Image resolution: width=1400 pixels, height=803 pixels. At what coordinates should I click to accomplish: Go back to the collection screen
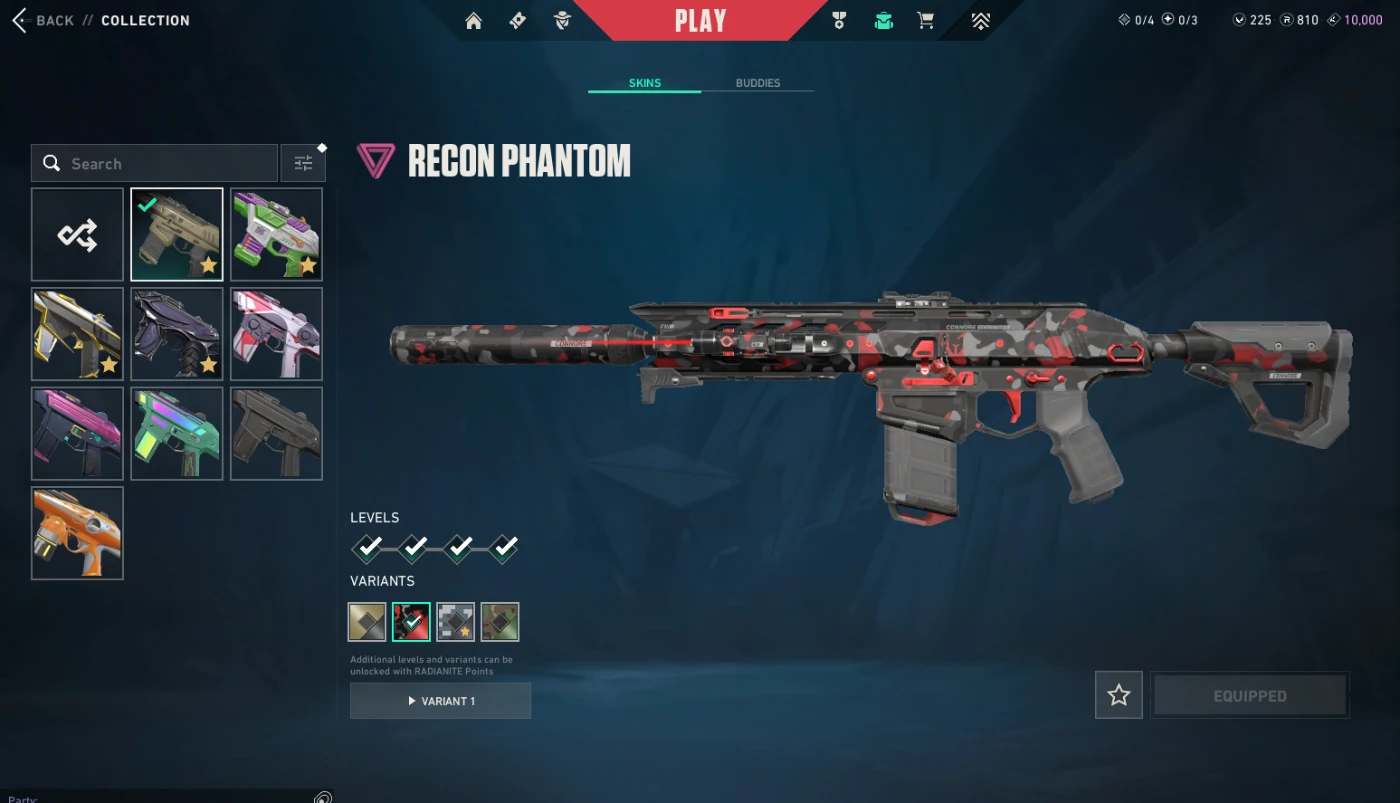pyautogui.click(x=45, y=20)
